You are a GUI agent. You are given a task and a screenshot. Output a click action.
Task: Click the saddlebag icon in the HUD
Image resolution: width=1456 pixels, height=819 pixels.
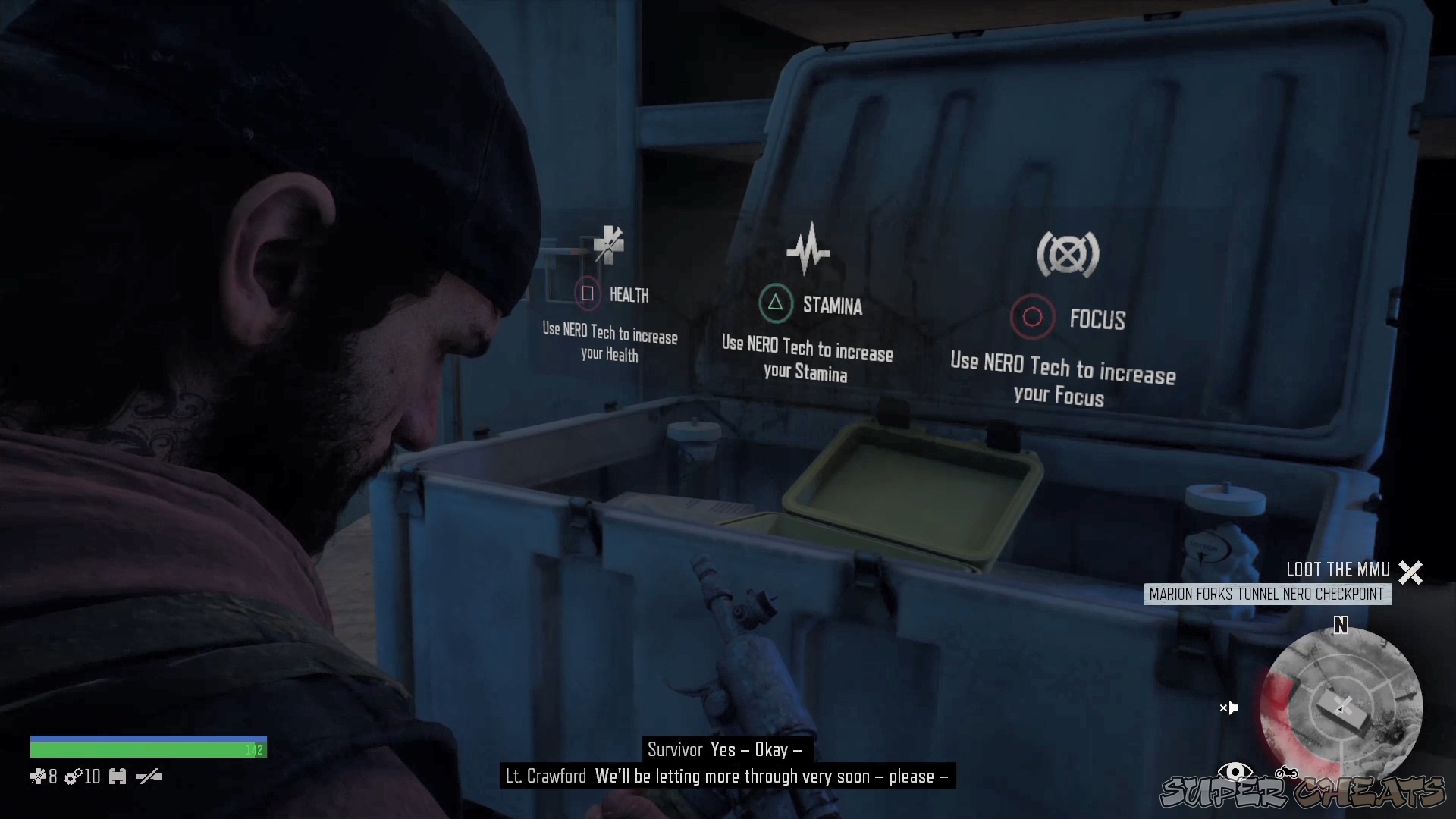point(118,777)
